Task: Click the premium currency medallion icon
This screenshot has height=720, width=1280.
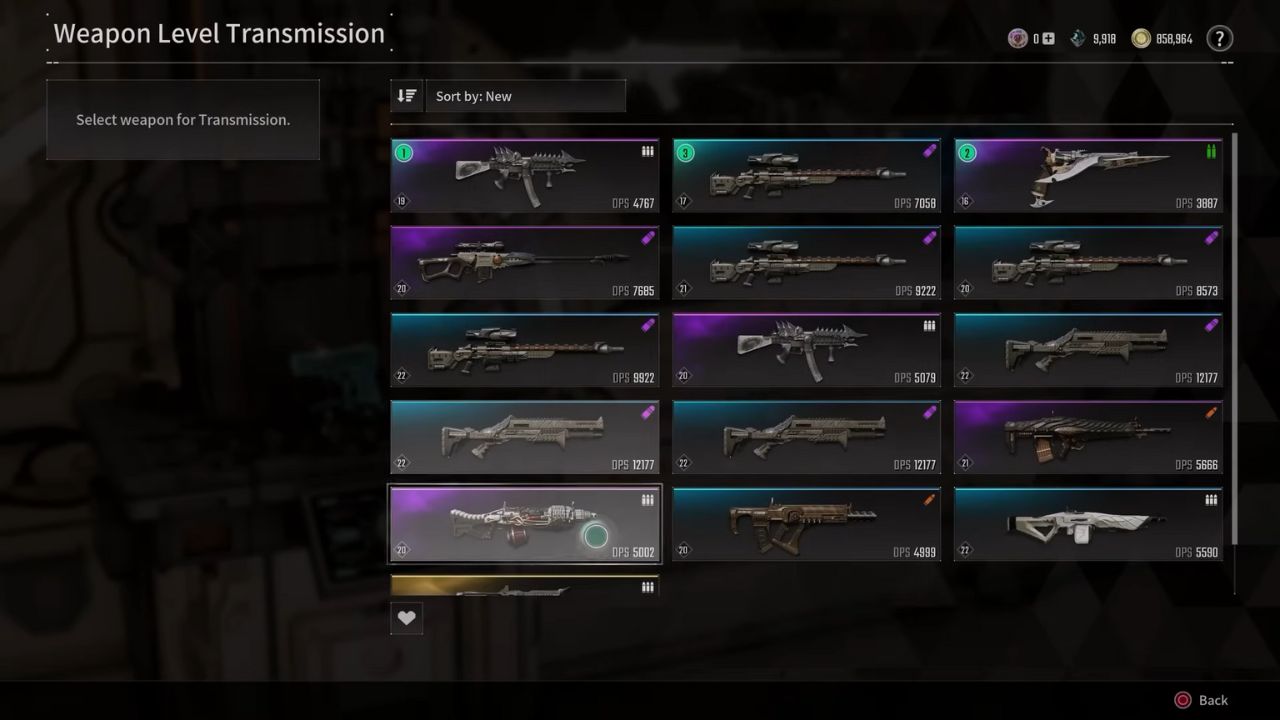Action: (1017, 38)
